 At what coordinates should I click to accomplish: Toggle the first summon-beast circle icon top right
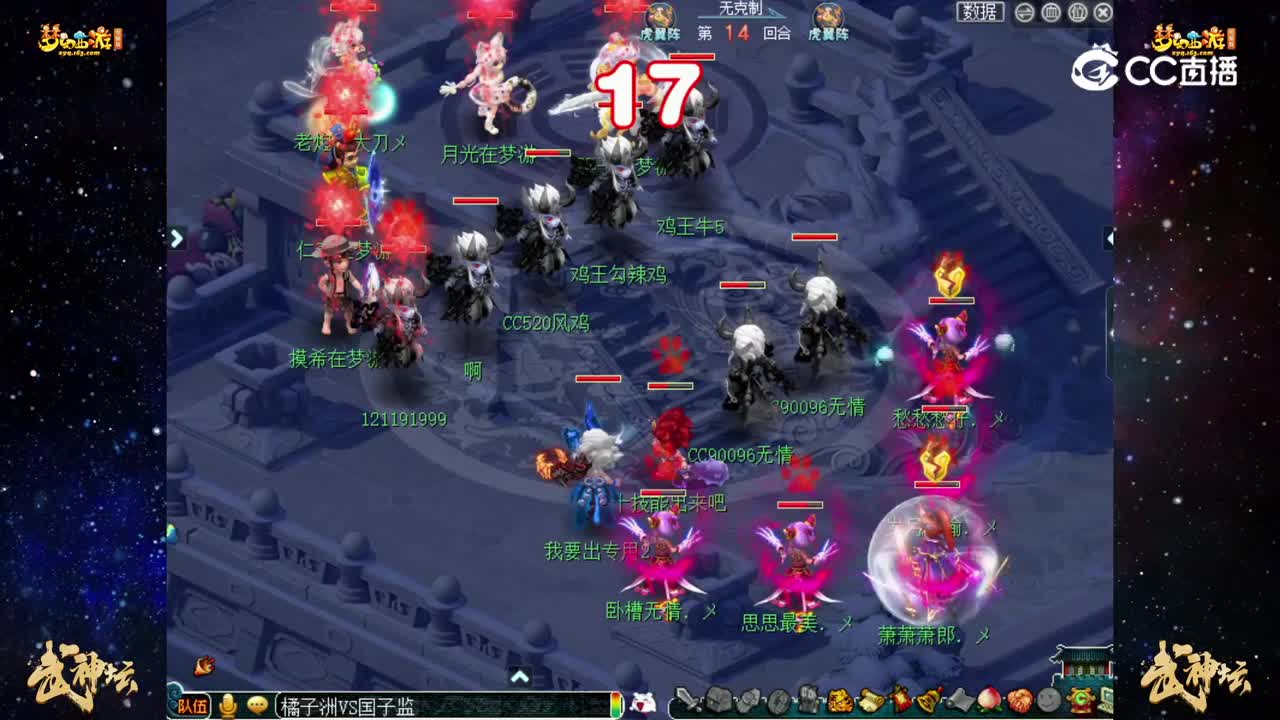pyautogui.click(x=1050, y=12)
